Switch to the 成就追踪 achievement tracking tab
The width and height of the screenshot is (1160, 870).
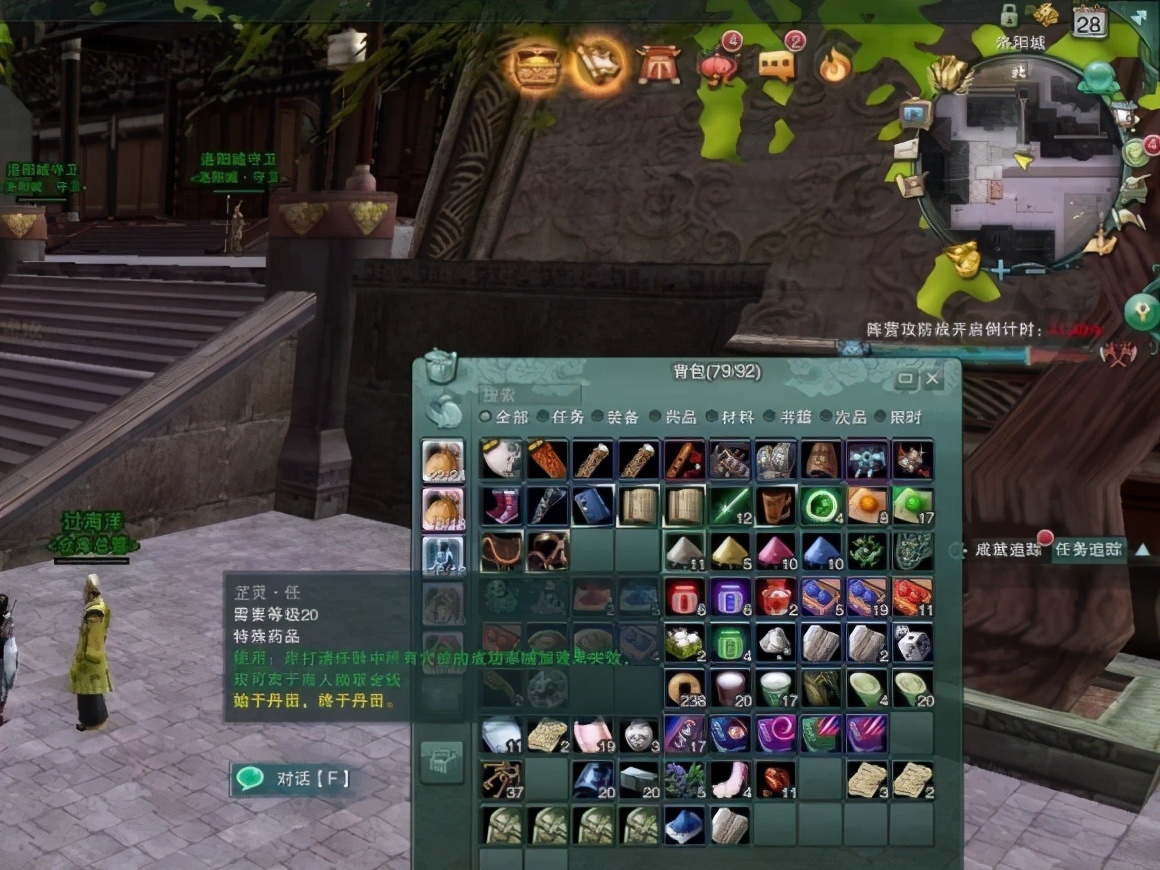coord(1008,549)
